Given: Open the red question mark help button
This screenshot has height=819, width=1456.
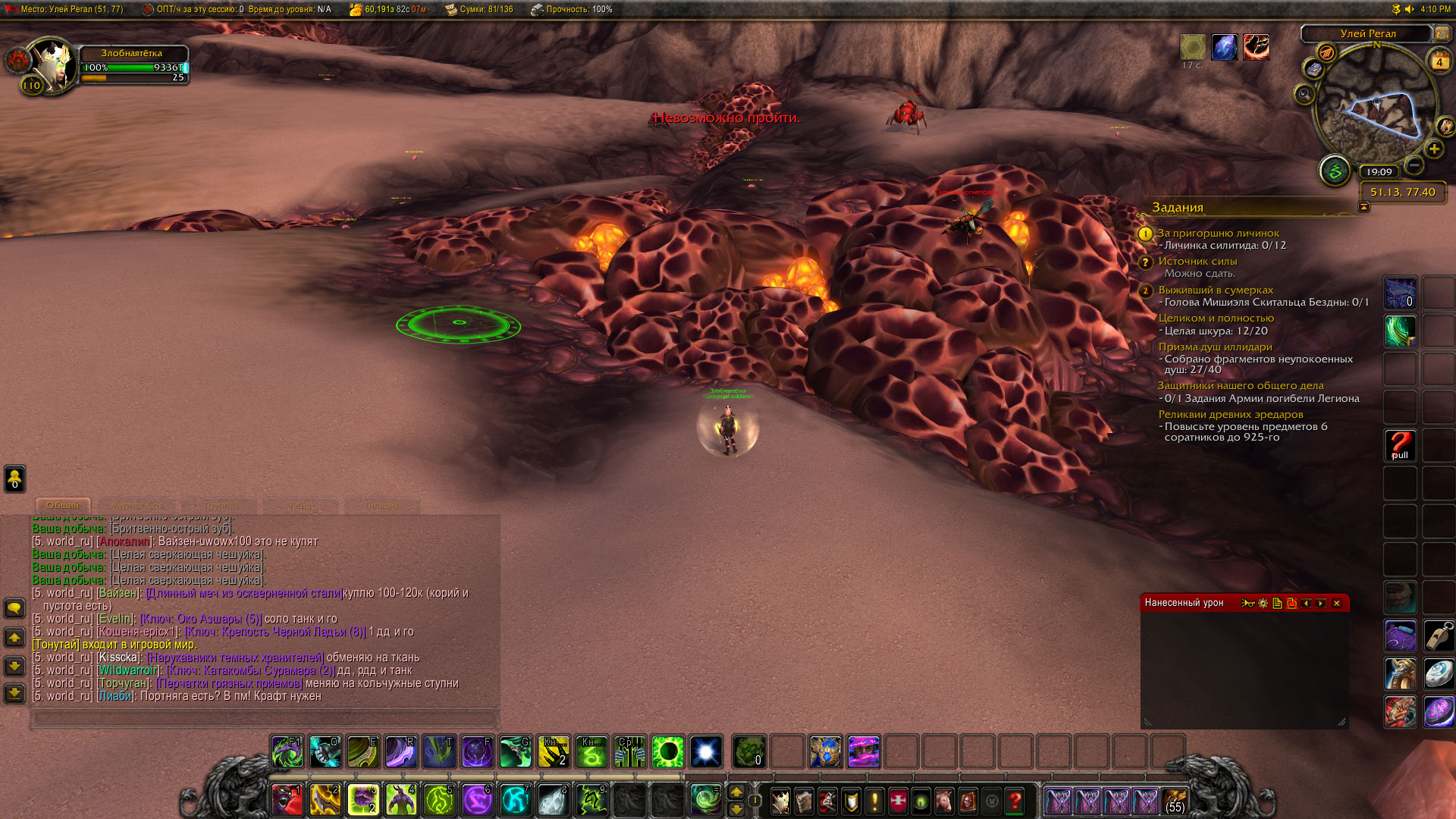Looking at the screenshot, I should (x=1015, y=801).
